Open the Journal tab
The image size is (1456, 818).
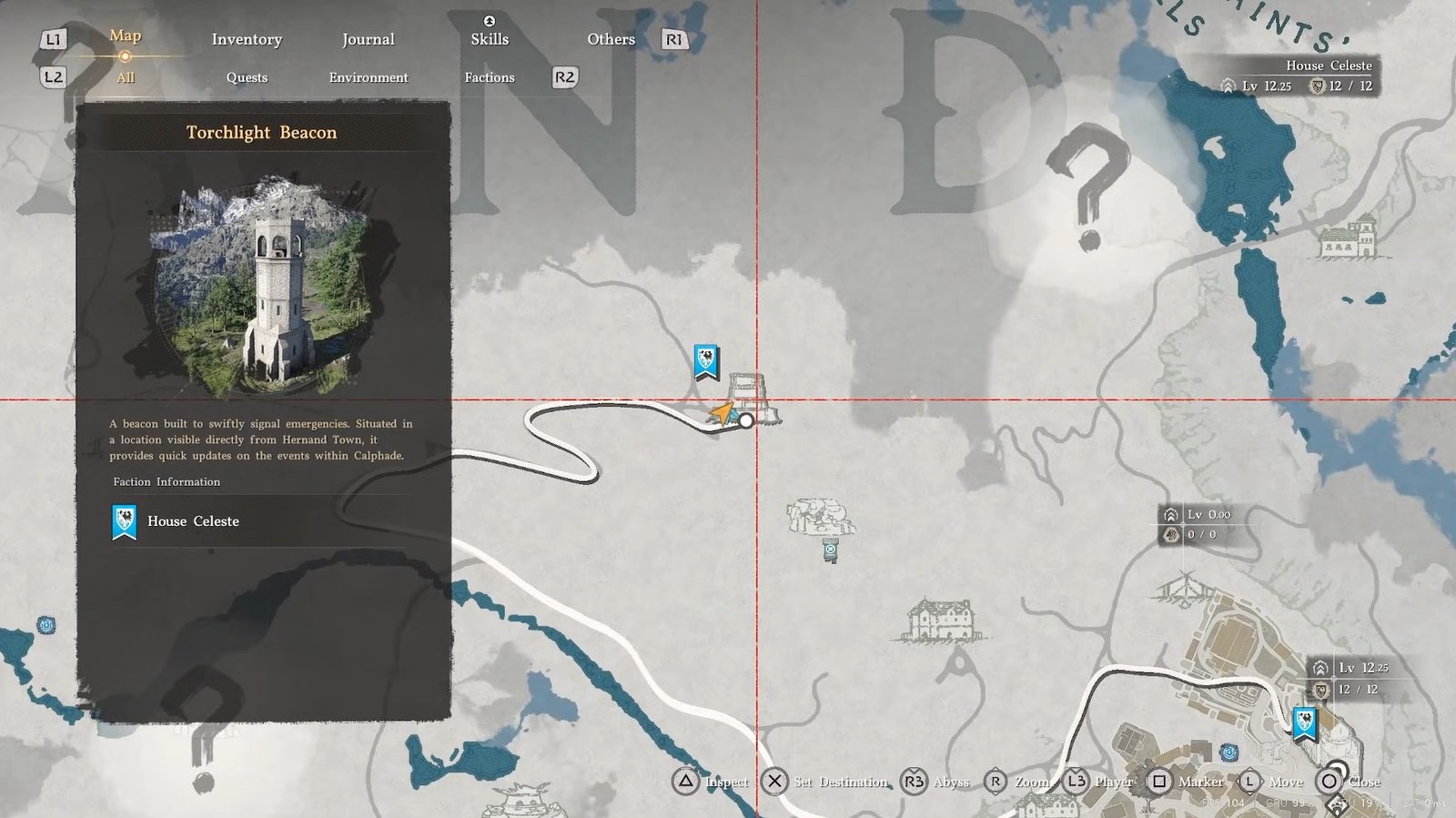pyautogui.click(x=368, y=39)
